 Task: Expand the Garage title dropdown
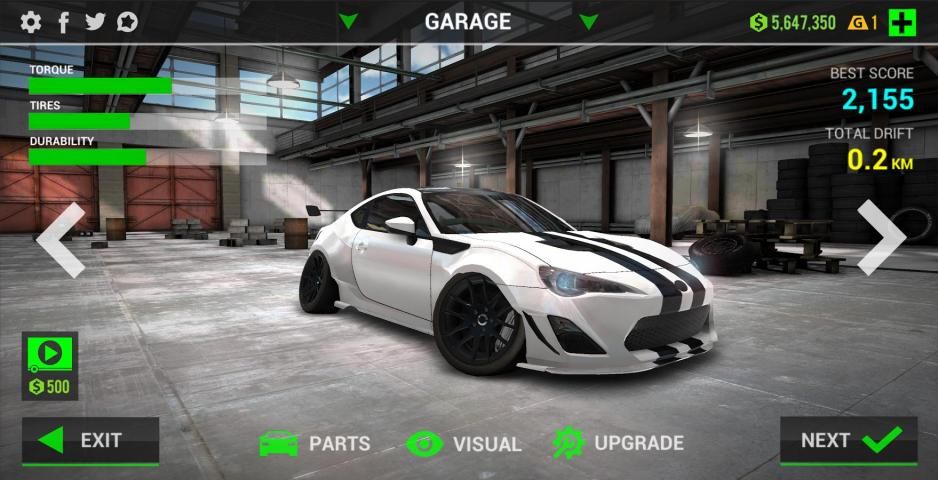click(467, 21)
